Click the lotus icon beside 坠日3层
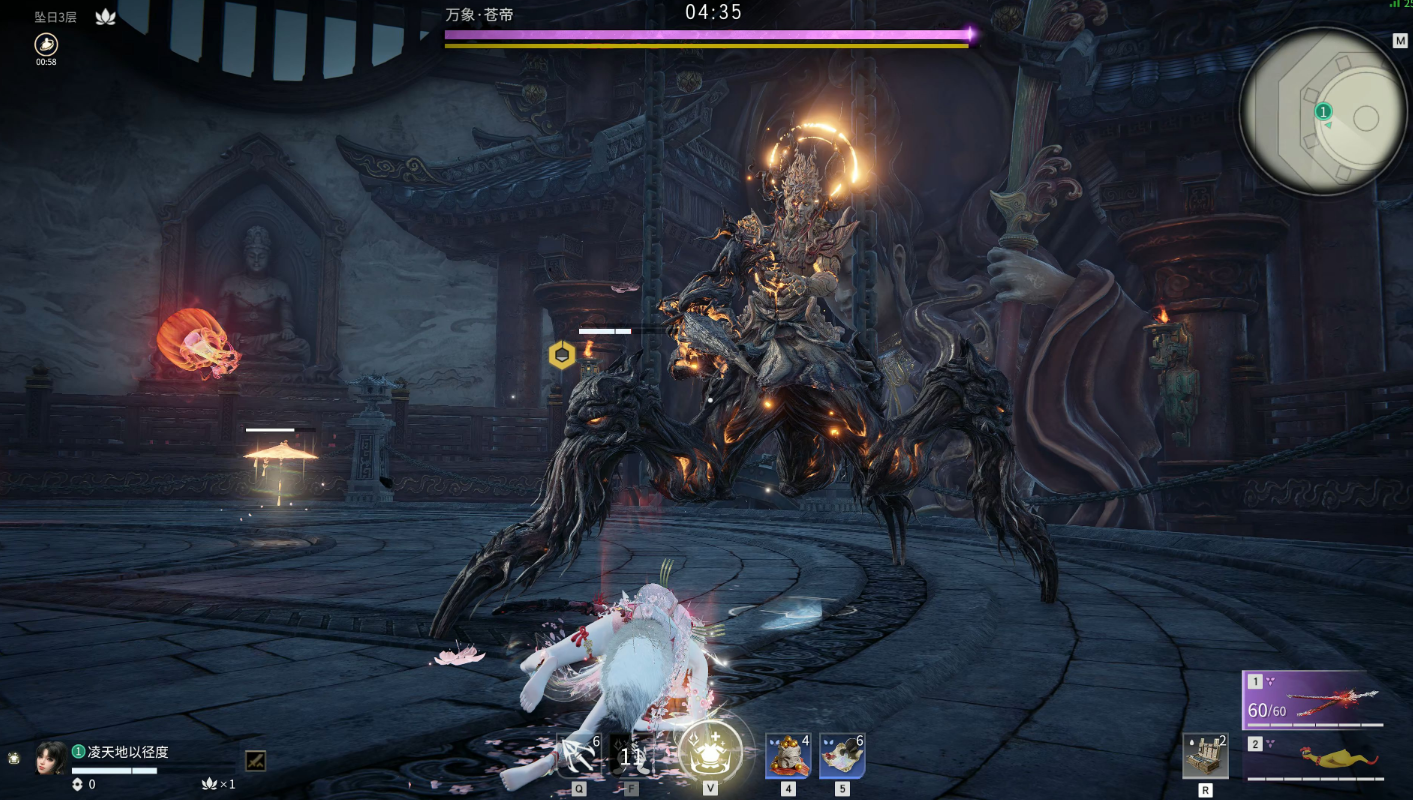The width and height of the screenshot is (1413, 800). [105, 17]
